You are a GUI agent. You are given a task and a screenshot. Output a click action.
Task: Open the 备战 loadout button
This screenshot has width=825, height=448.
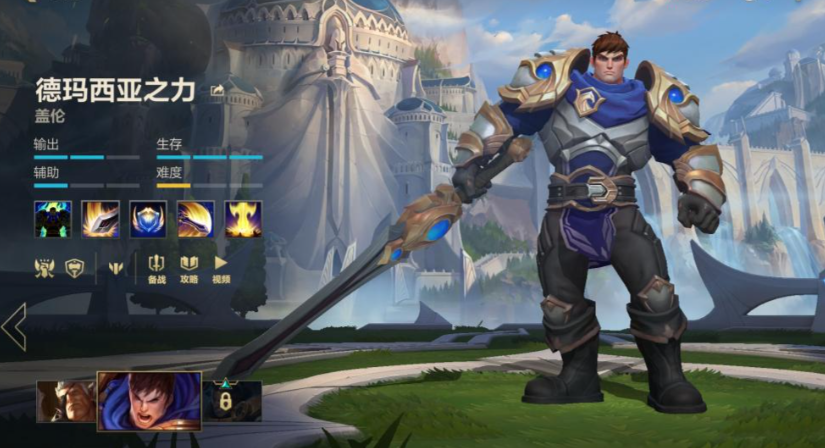(x=157, y=268)
